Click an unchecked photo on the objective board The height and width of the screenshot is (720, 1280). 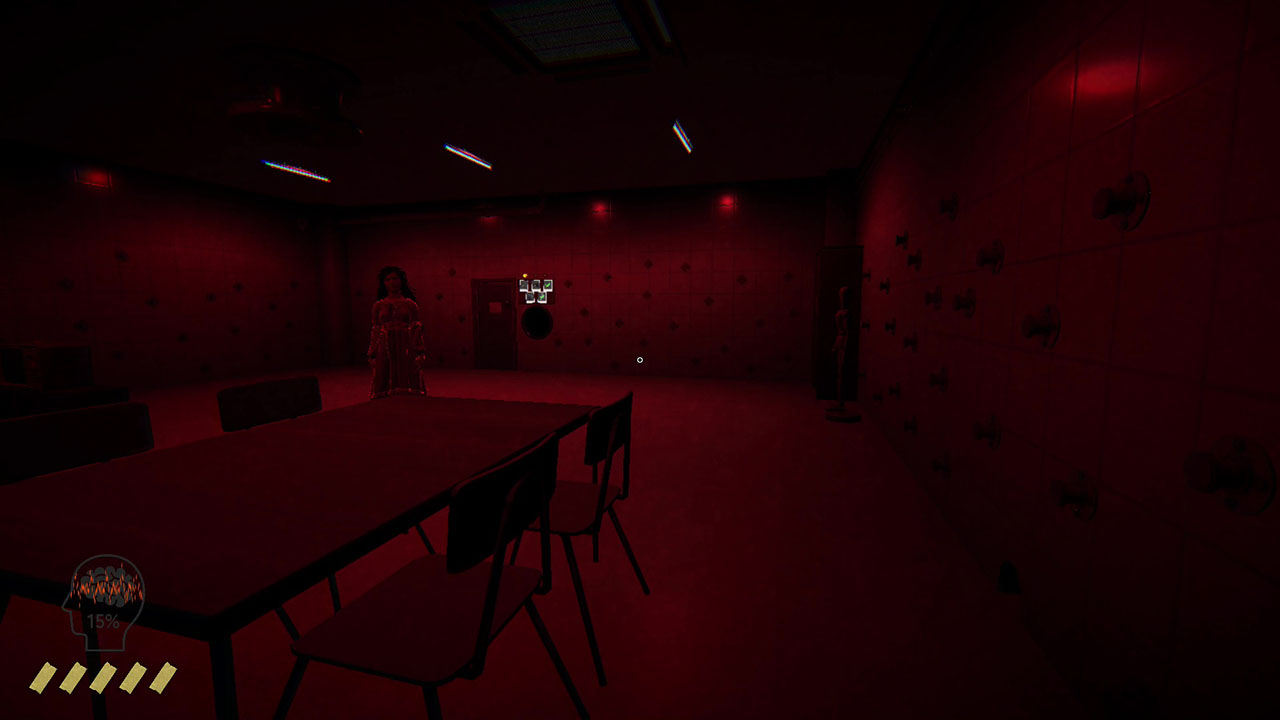pos(524,284)
